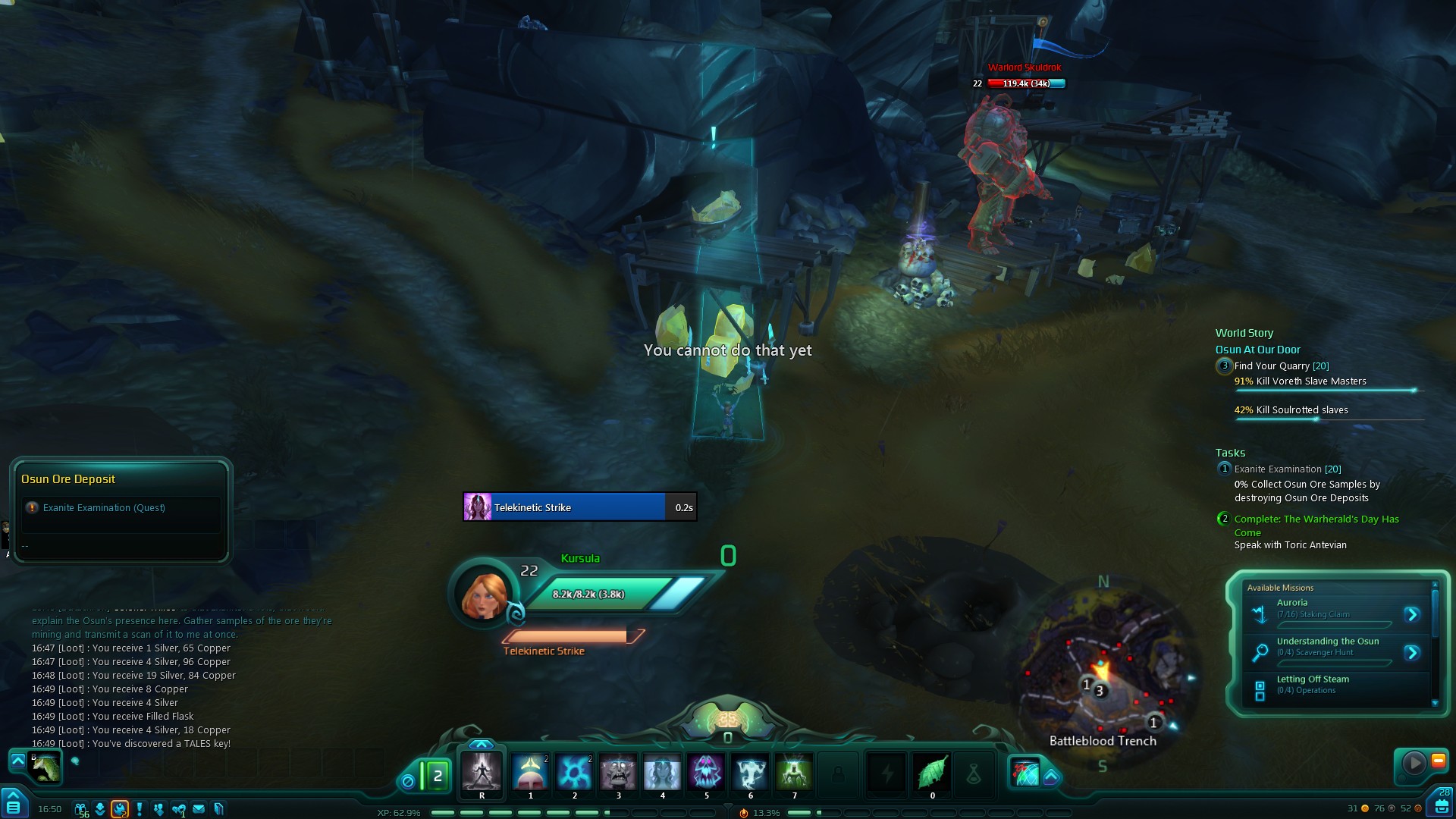The image size is (1456, 819).
Task: Activate the green leaf item slot
Action: coord(932,773)
